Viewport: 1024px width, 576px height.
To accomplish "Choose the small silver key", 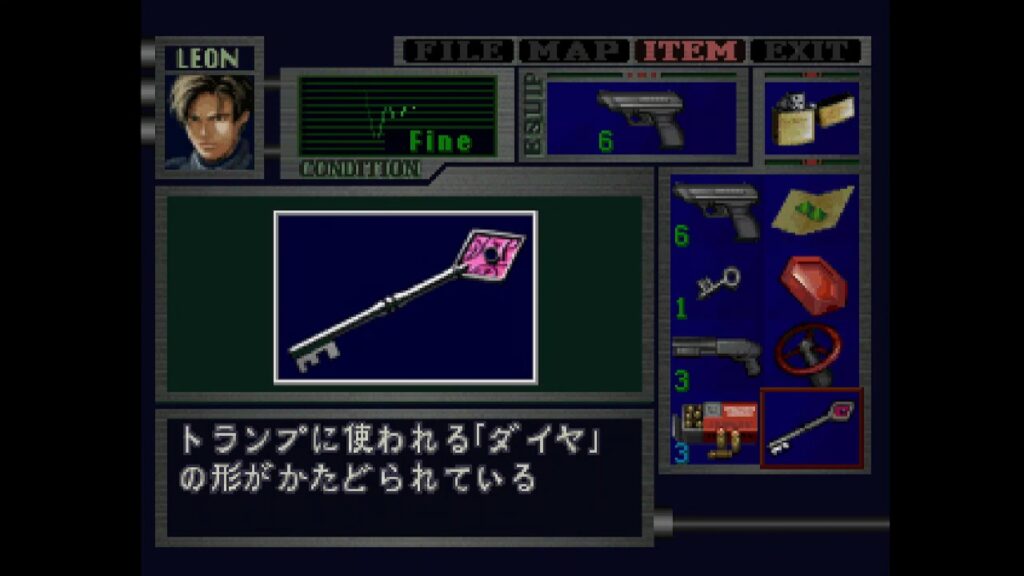I will [x=716, y=286].
